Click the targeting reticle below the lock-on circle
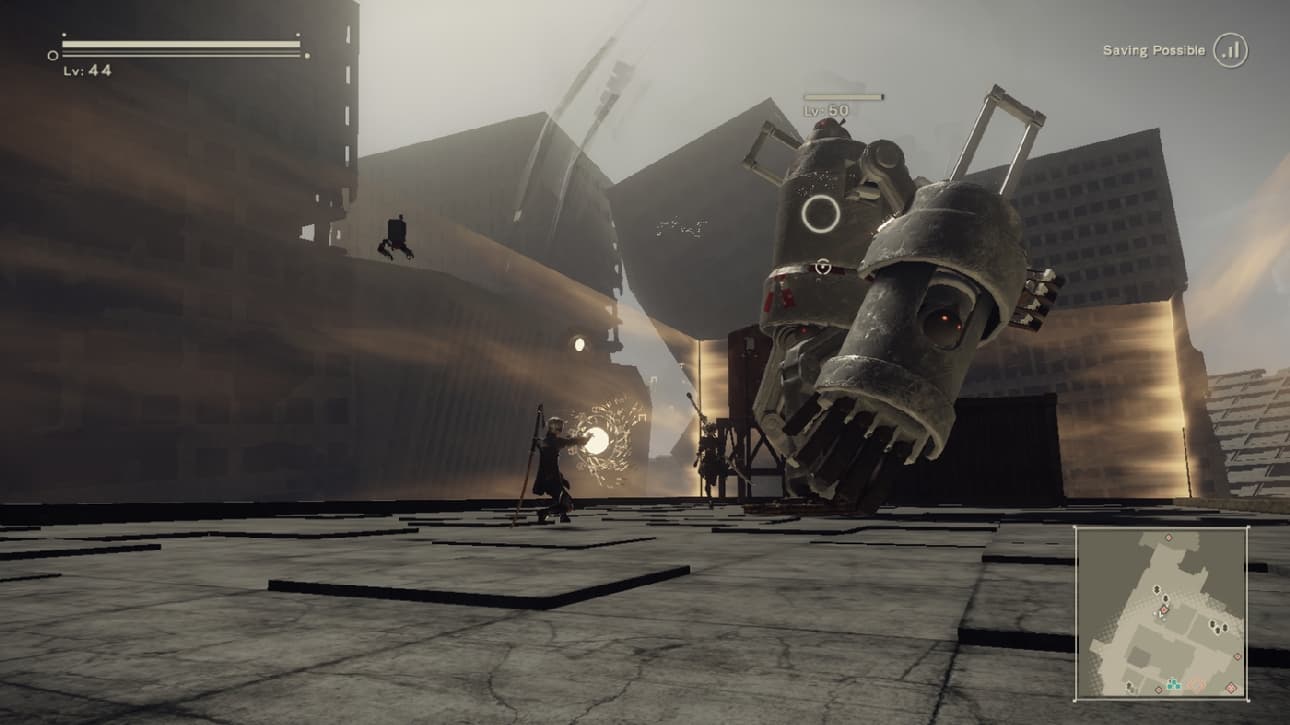The width and height of the screenshot is (1290, 725). (x=823, y=266)
